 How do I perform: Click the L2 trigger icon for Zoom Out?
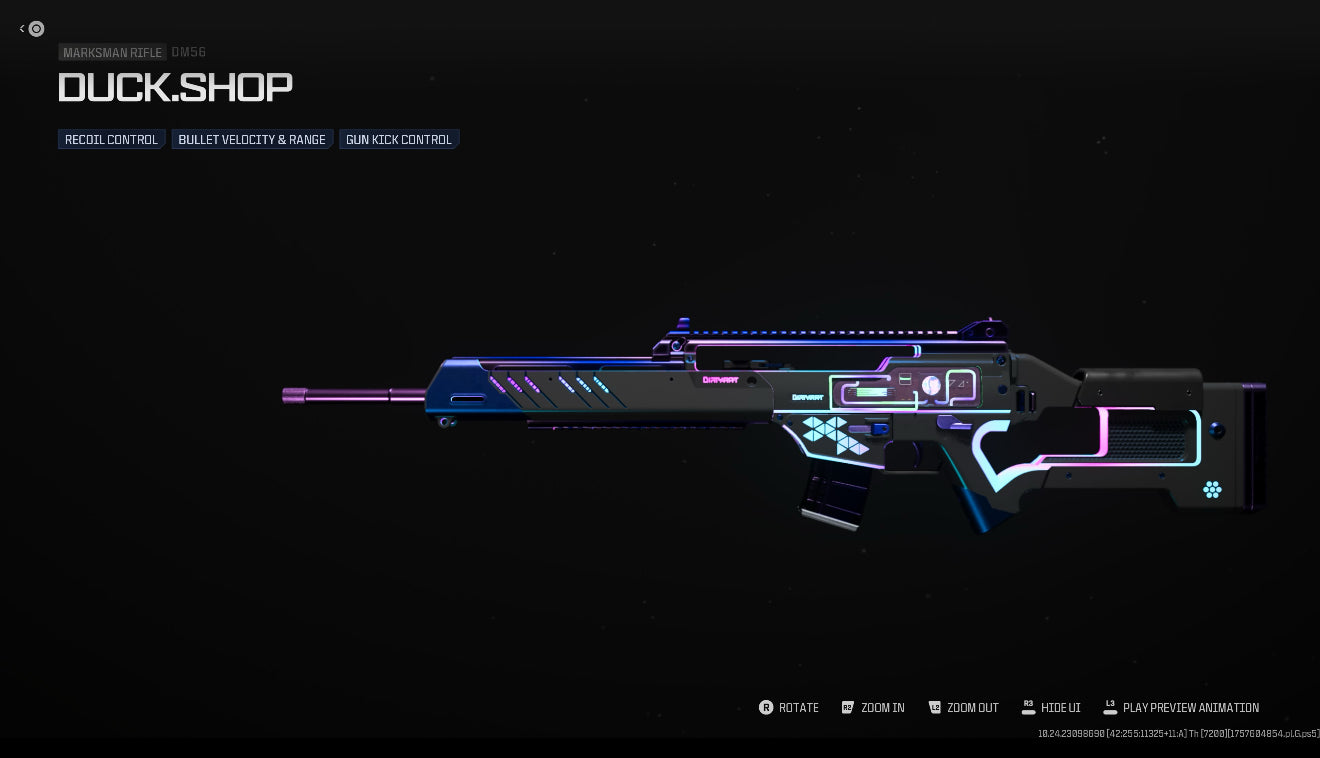point(936,708)
